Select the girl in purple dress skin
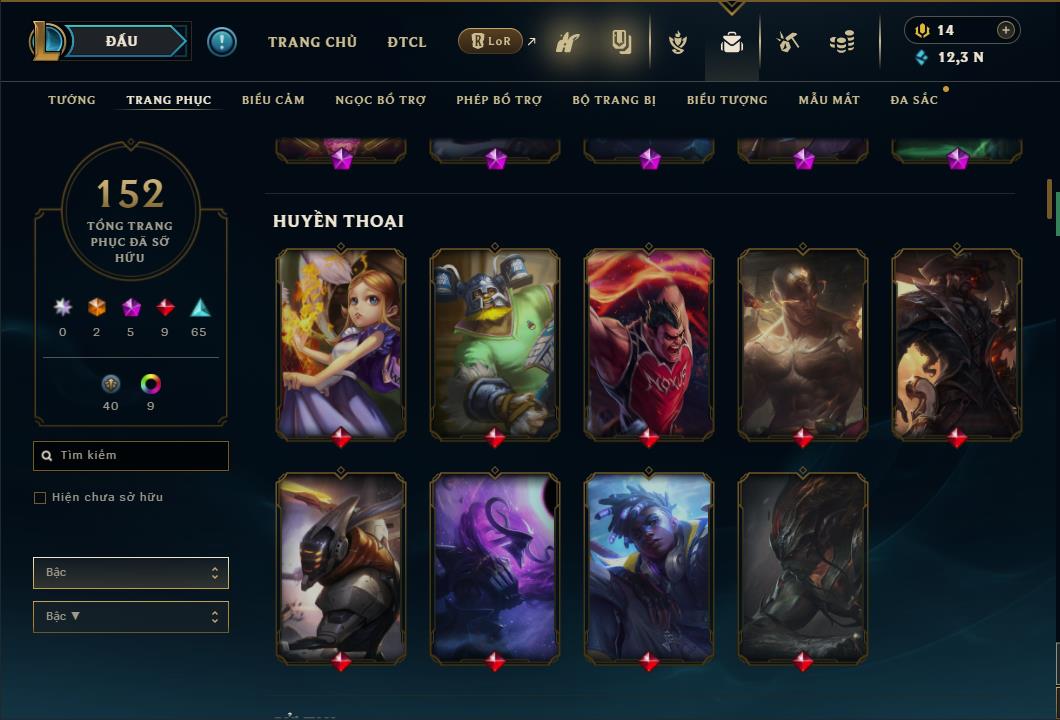1060x720 pixels. click(341, 343)
